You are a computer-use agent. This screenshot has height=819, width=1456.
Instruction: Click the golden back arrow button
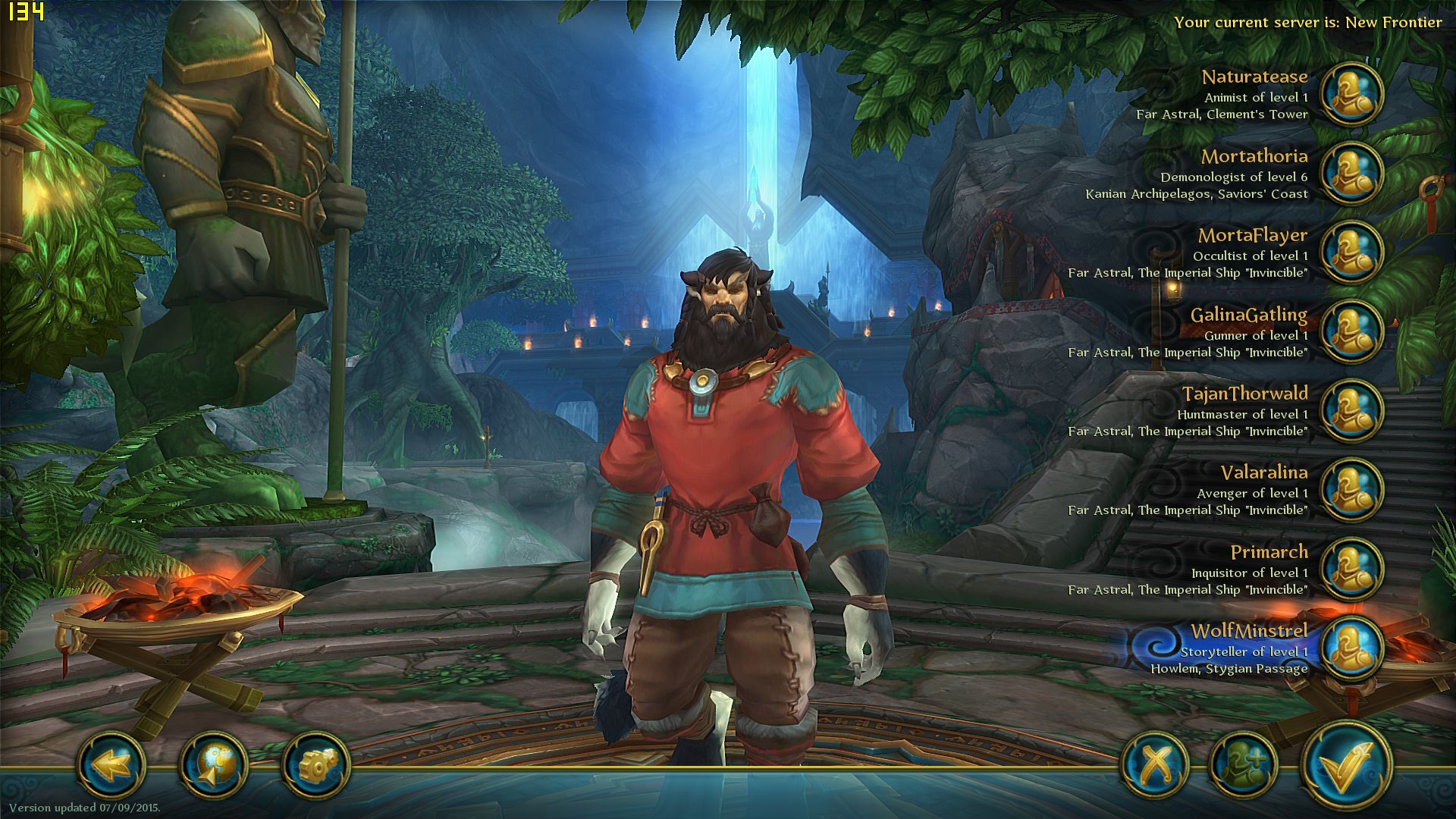click(111, 764)
